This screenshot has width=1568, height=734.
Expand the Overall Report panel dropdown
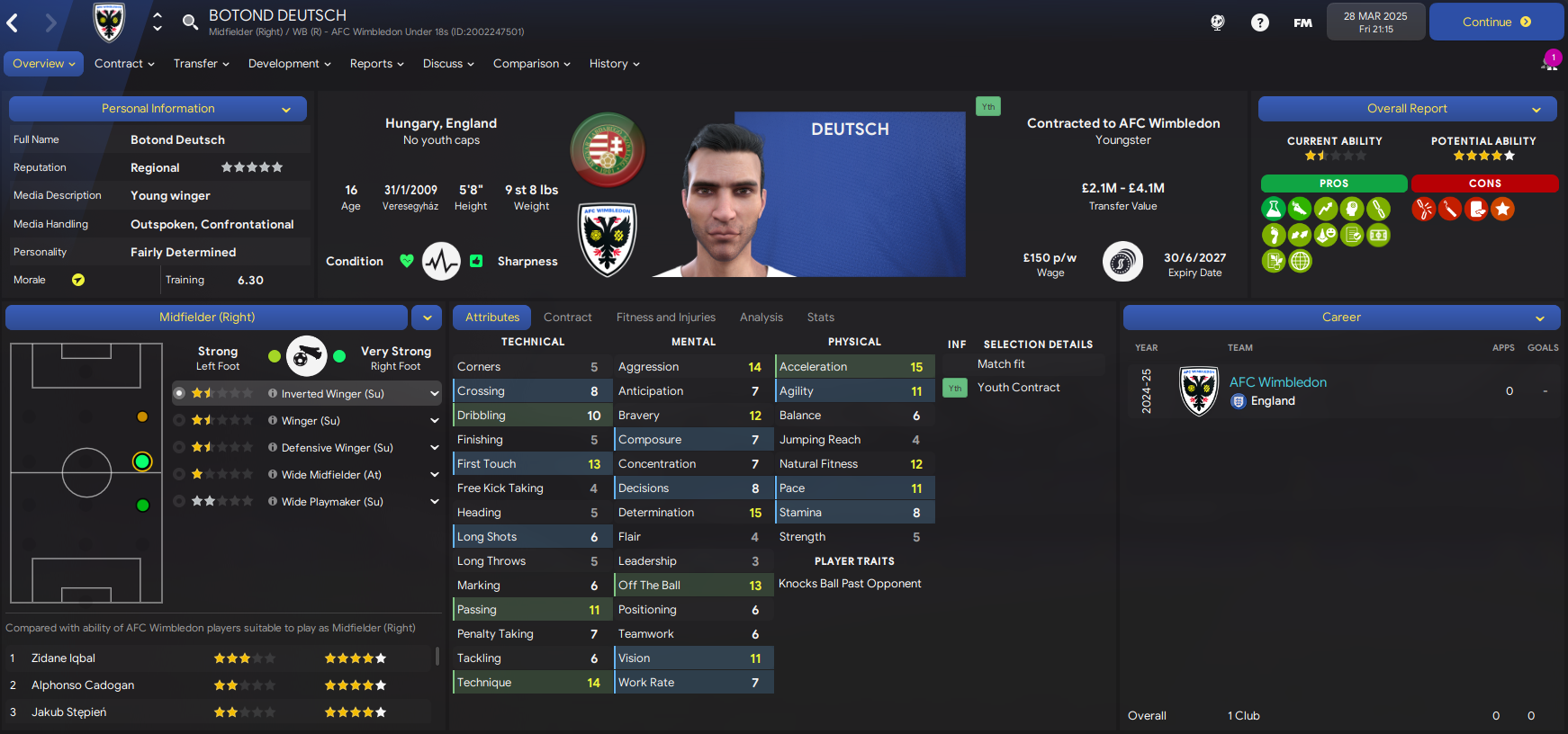point(1536,110)
